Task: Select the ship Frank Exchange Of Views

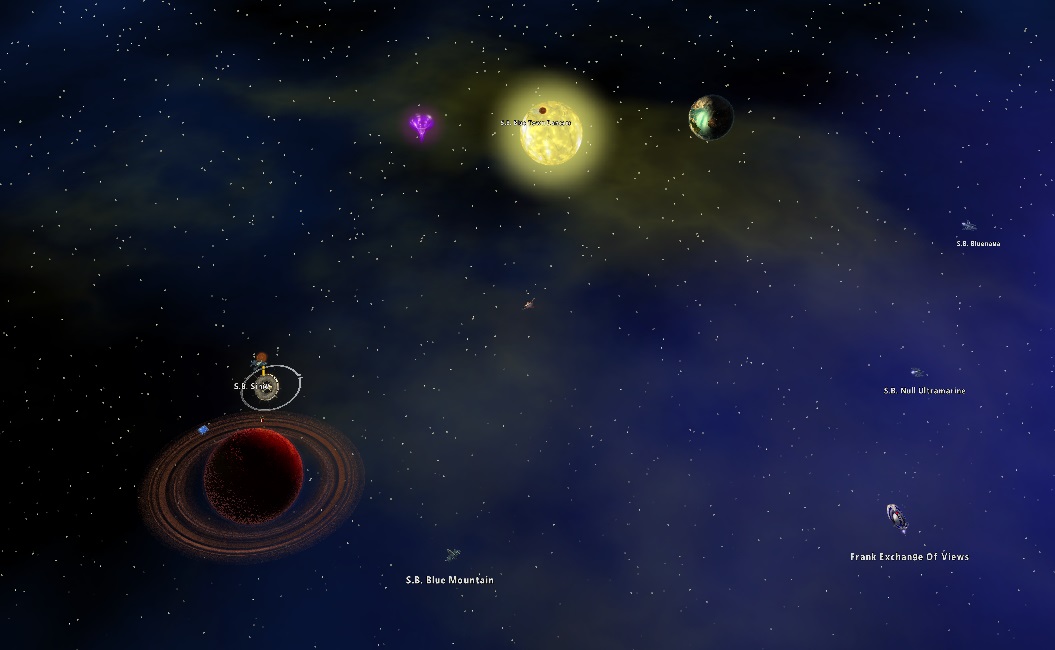Action: tap(897, 517)
